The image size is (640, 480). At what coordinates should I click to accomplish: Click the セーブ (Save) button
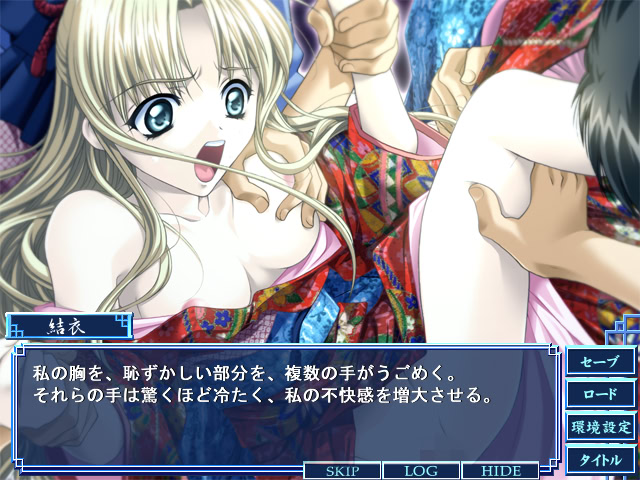coord(600,361)
